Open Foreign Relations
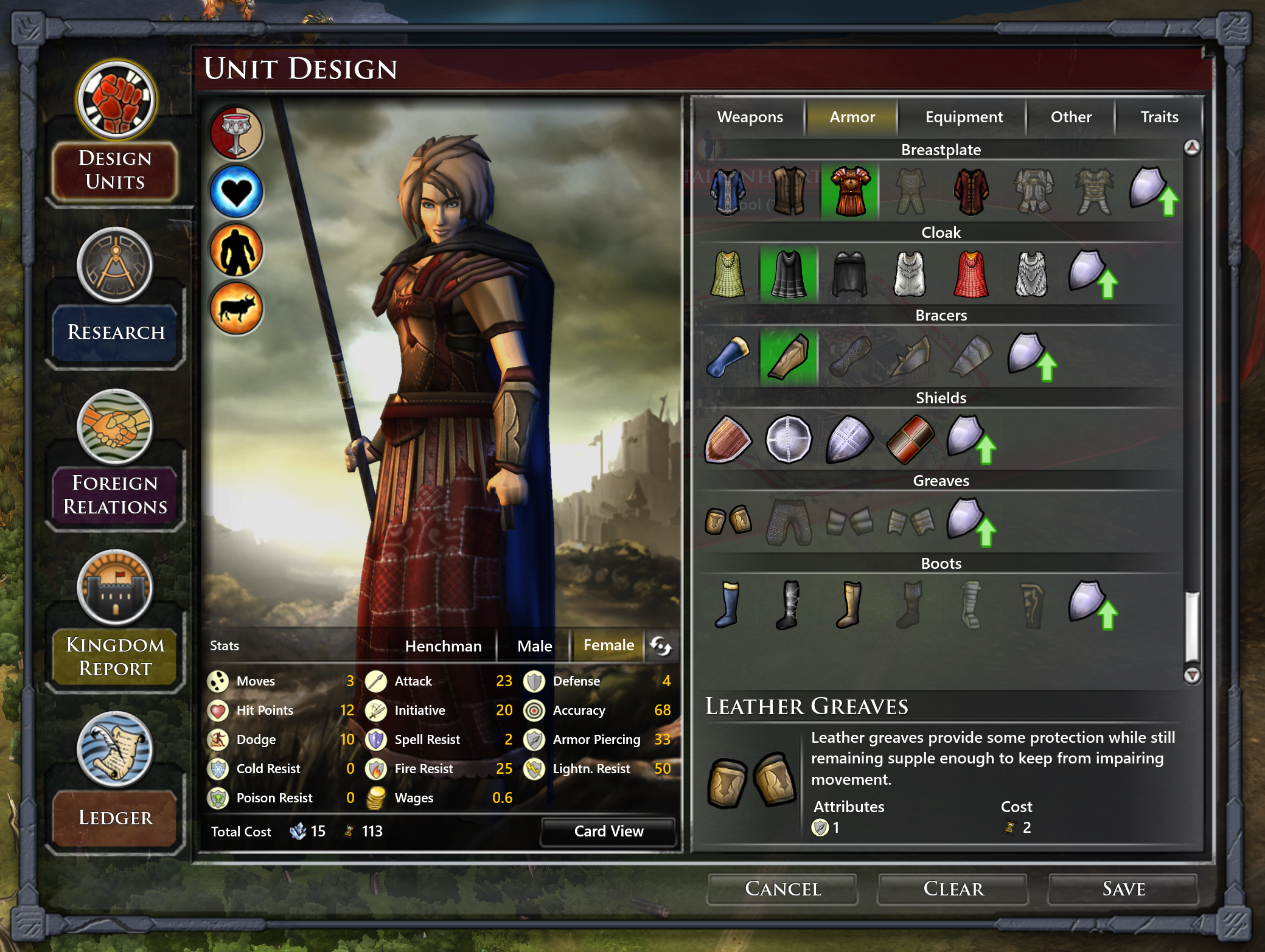 pyautogui.click(x=115, y=494)
